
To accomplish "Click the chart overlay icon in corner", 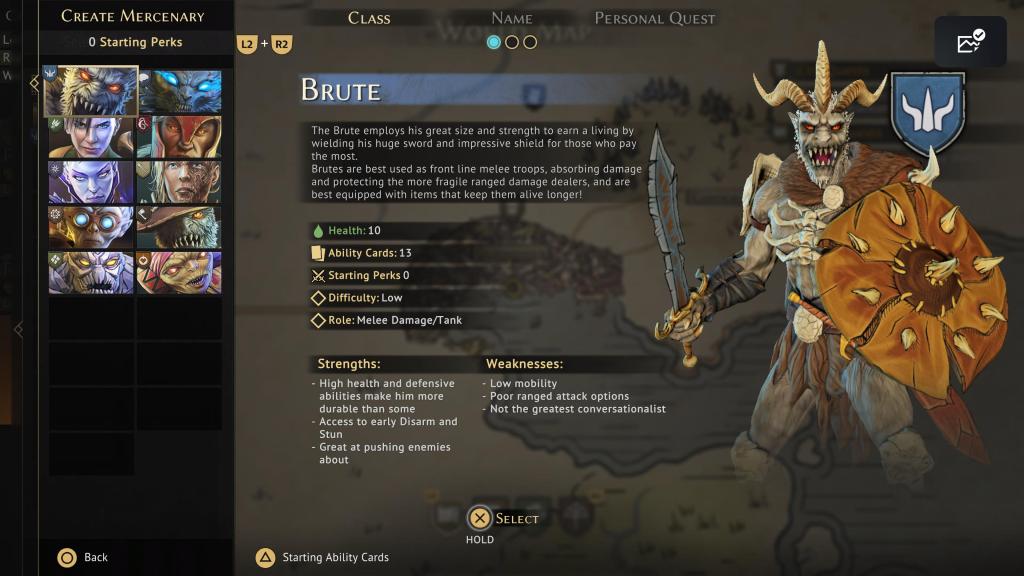I will tap(970, 42).
